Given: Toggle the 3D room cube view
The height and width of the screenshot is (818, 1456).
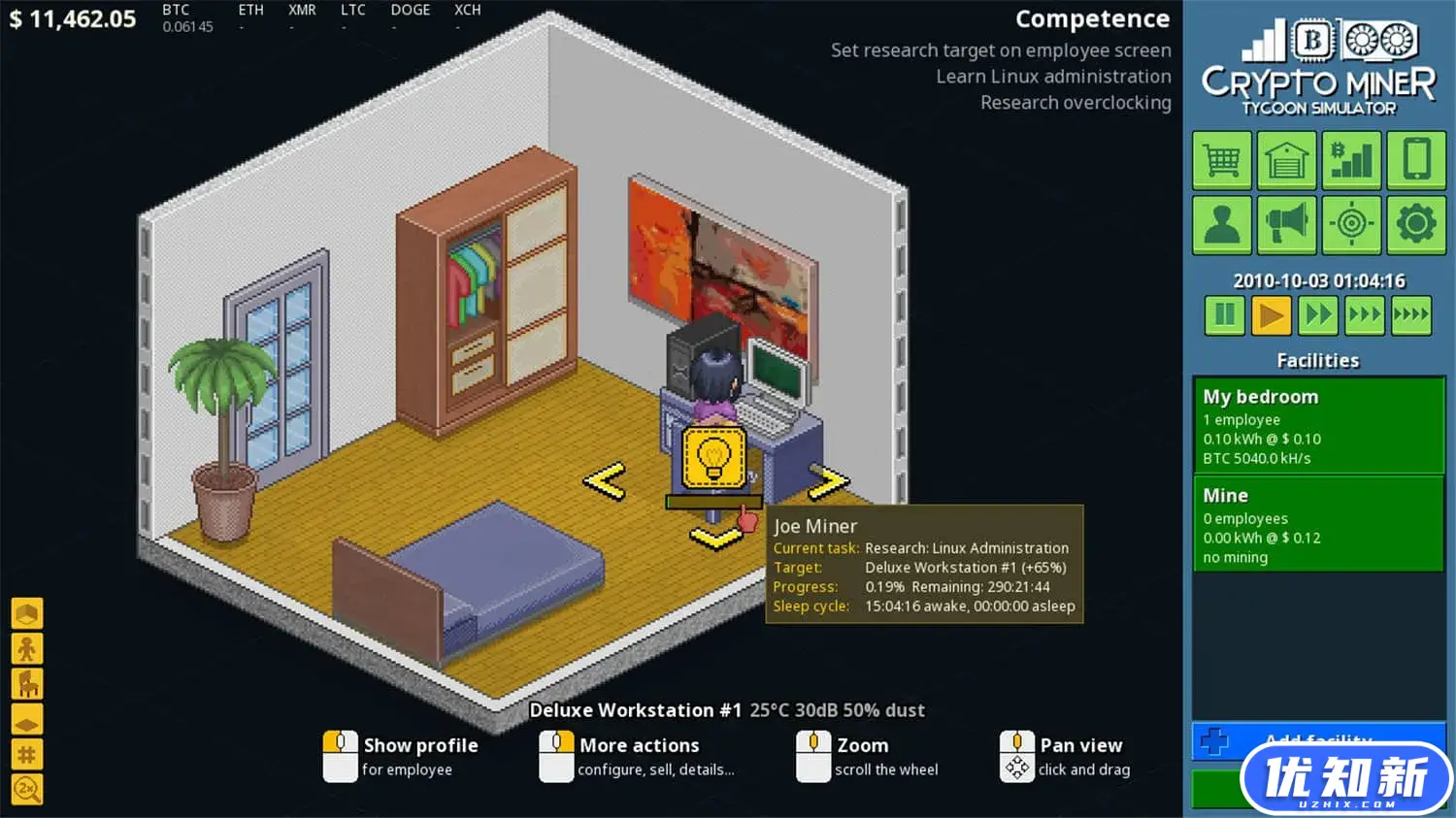Looking at the screenshot, I should point(26,612).
